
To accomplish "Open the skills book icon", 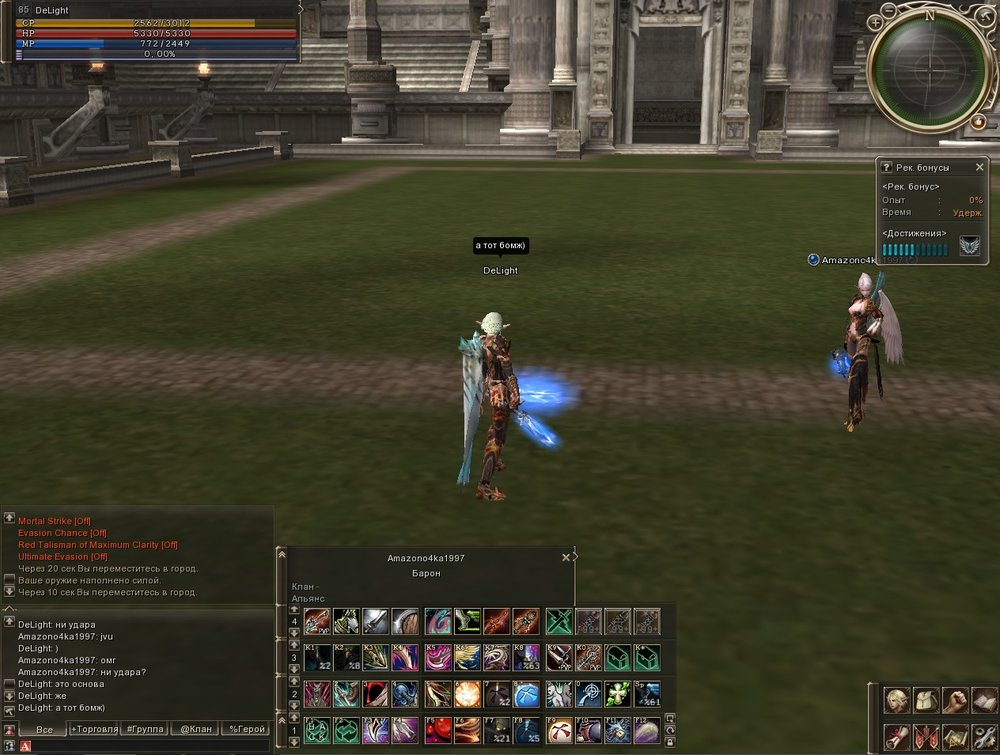I will click(985, 700).
